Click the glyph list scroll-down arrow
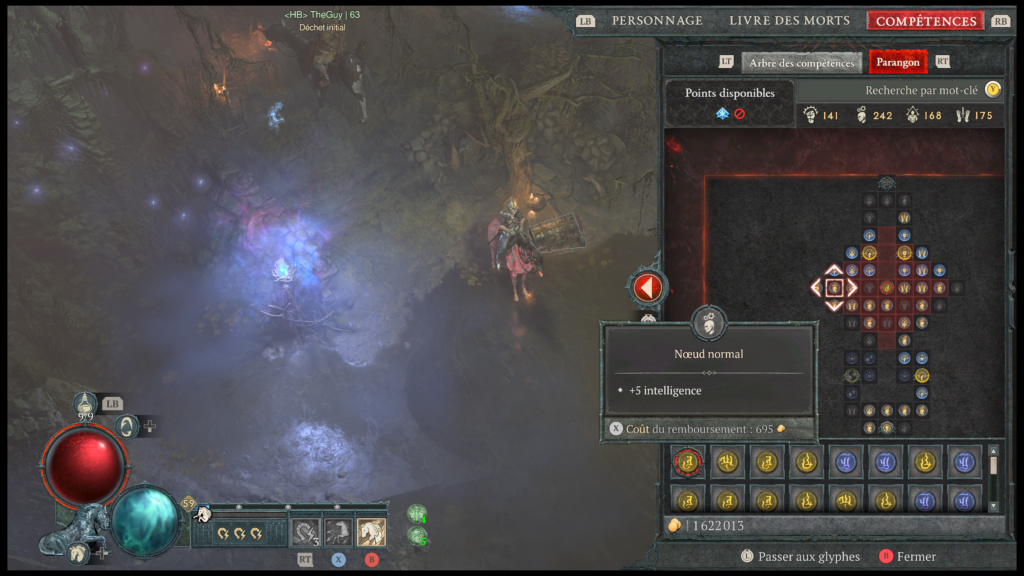 point(993,506)
